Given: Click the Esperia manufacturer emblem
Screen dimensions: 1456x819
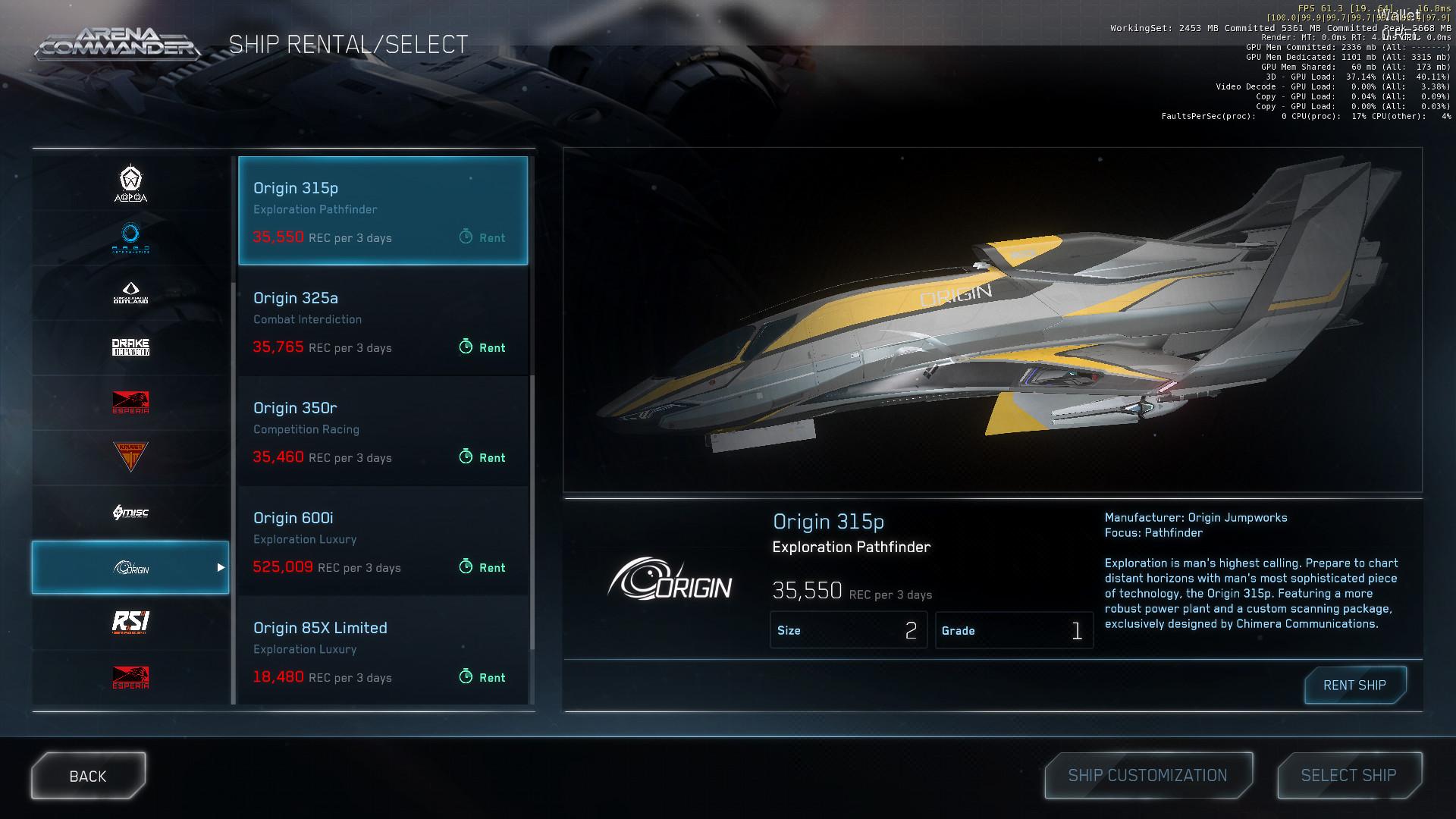Looking at the screenshot, I should coord(130,402).
